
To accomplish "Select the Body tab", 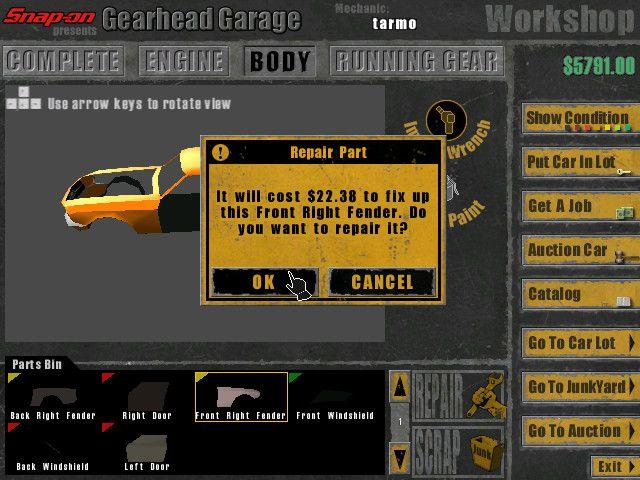I will click(280, 61).
